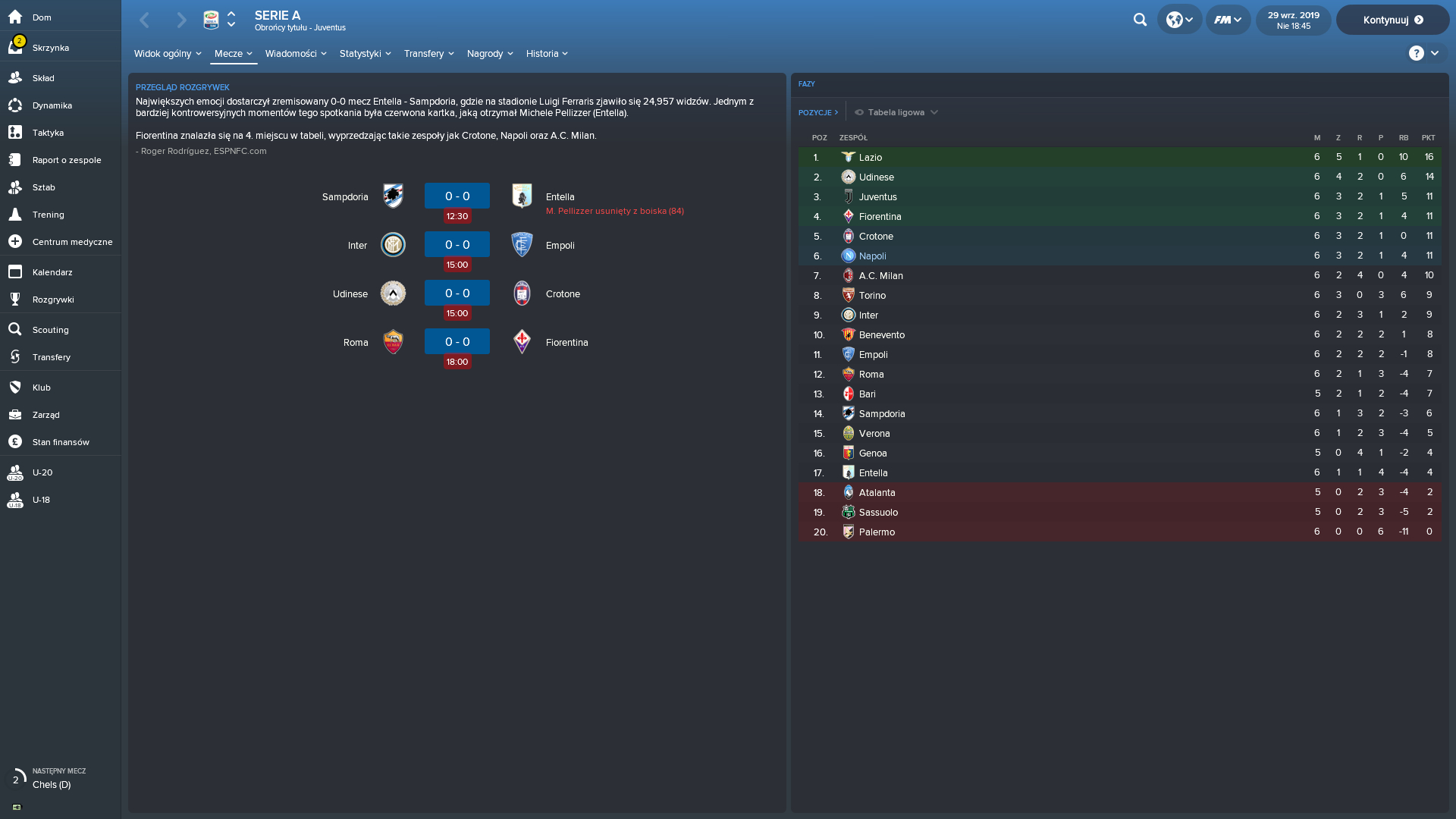Open the world globe dropdown
The width and height of the screenshot is (1456, 819).
[x=1179, y=20]
